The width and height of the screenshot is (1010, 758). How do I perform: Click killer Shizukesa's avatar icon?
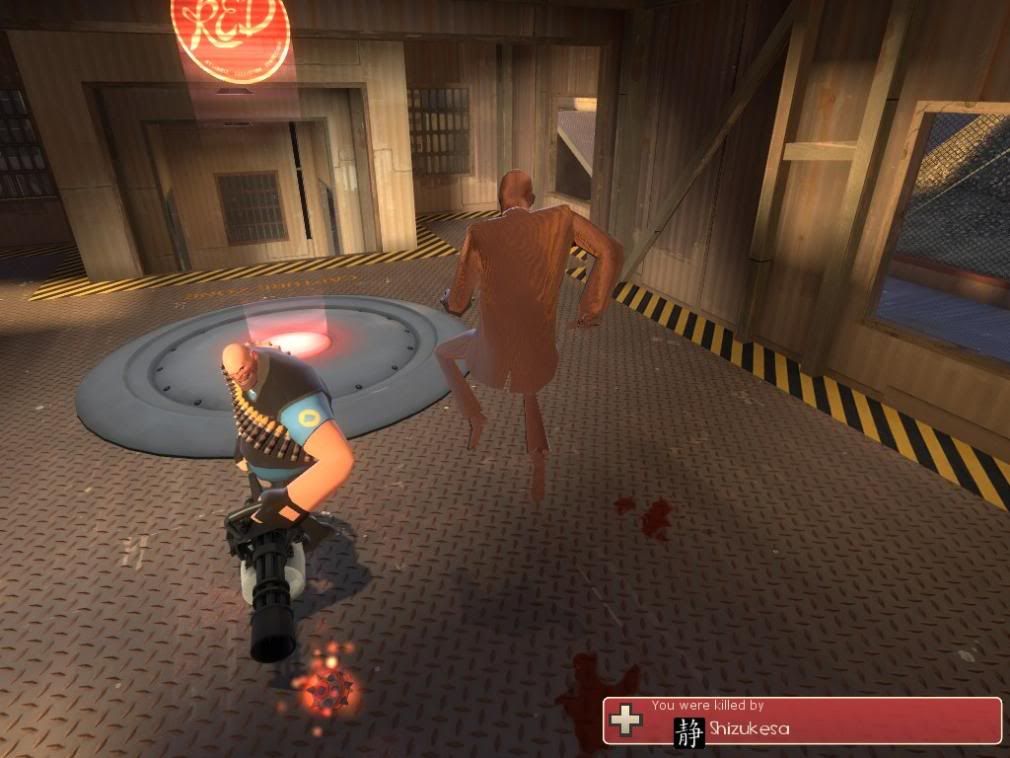[689, 728]
